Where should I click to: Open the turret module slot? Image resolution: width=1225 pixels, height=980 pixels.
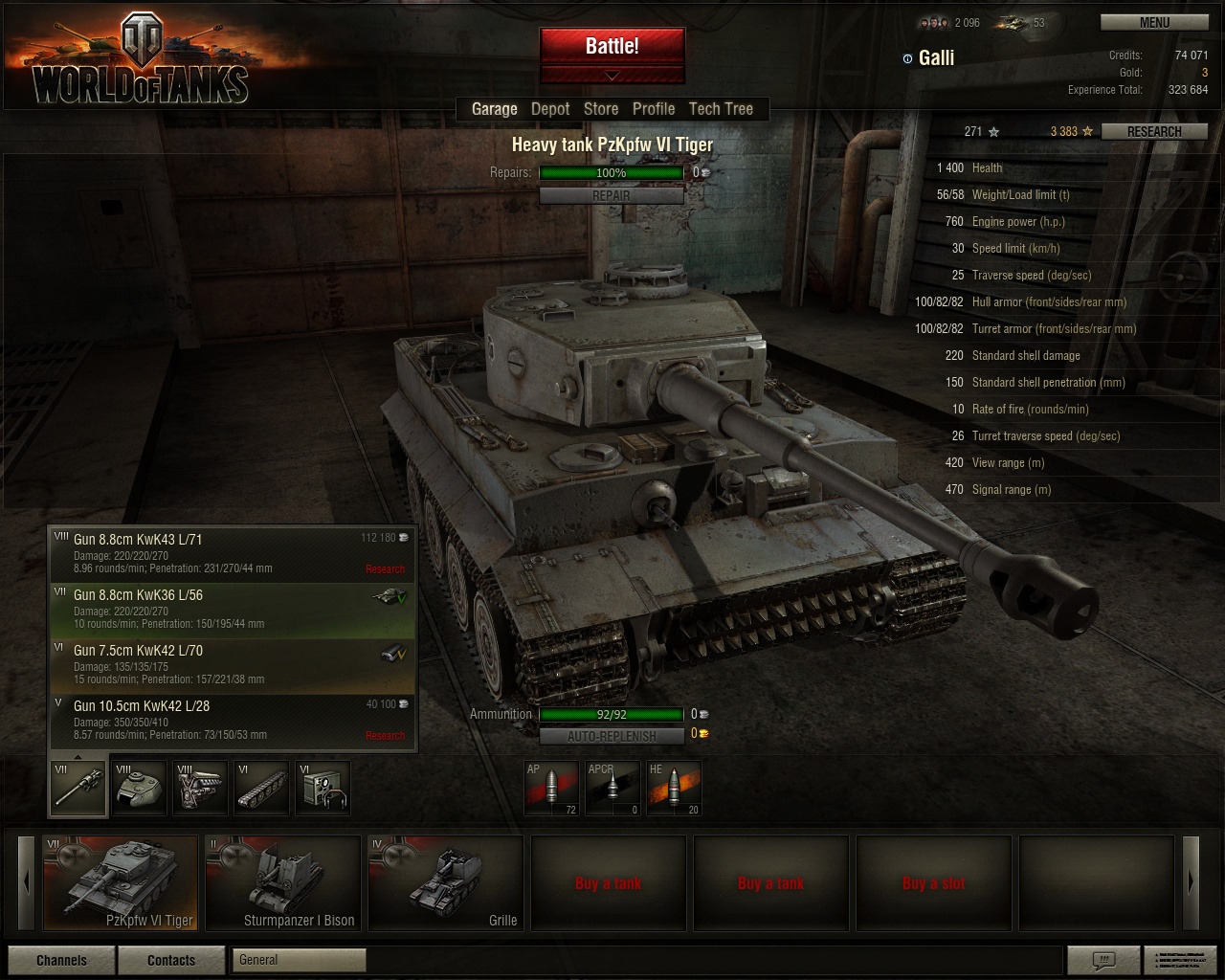(139, 788)
